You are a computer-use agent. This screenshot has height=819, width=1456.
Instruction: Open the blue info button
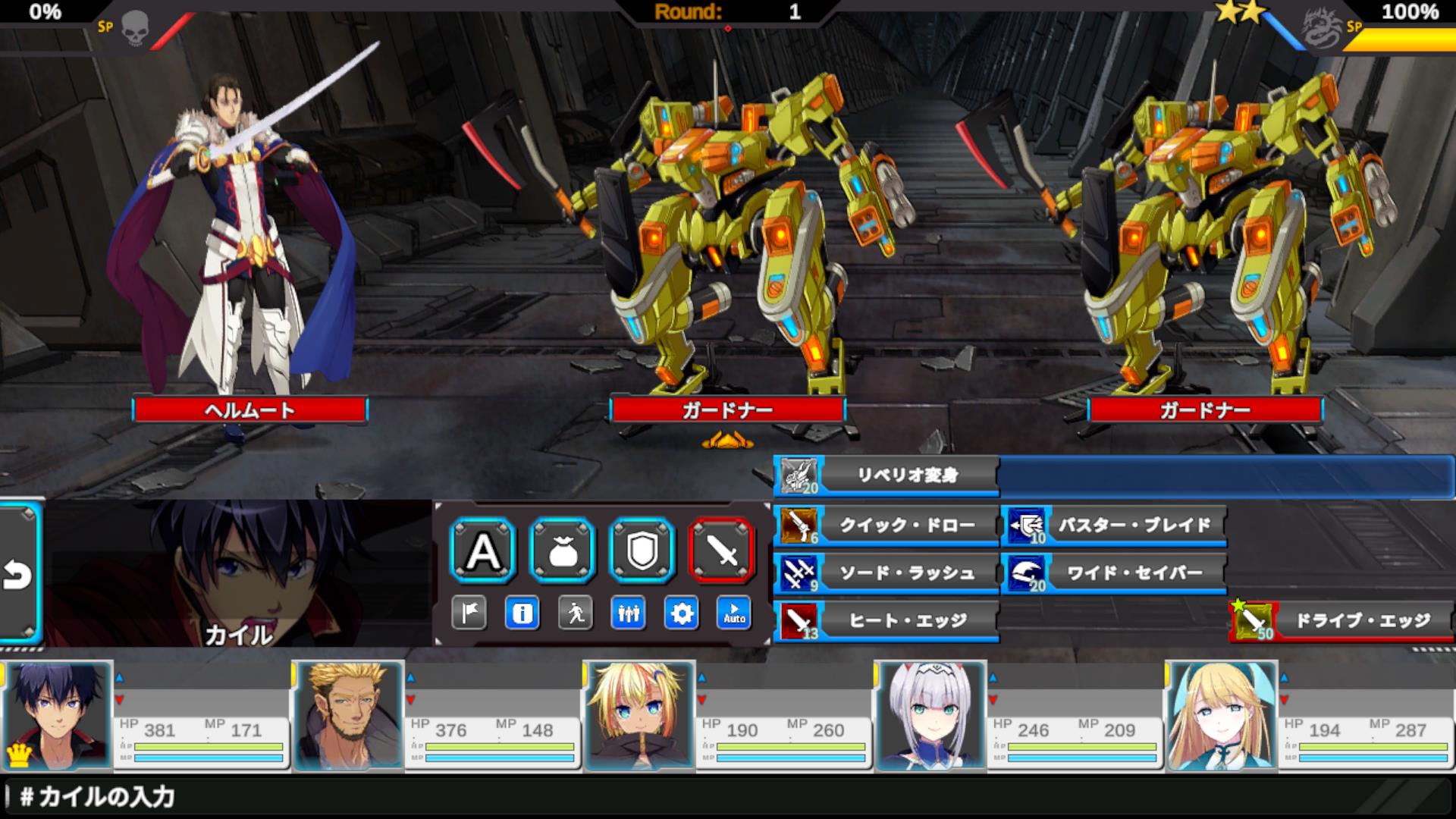tap(522, 613)
